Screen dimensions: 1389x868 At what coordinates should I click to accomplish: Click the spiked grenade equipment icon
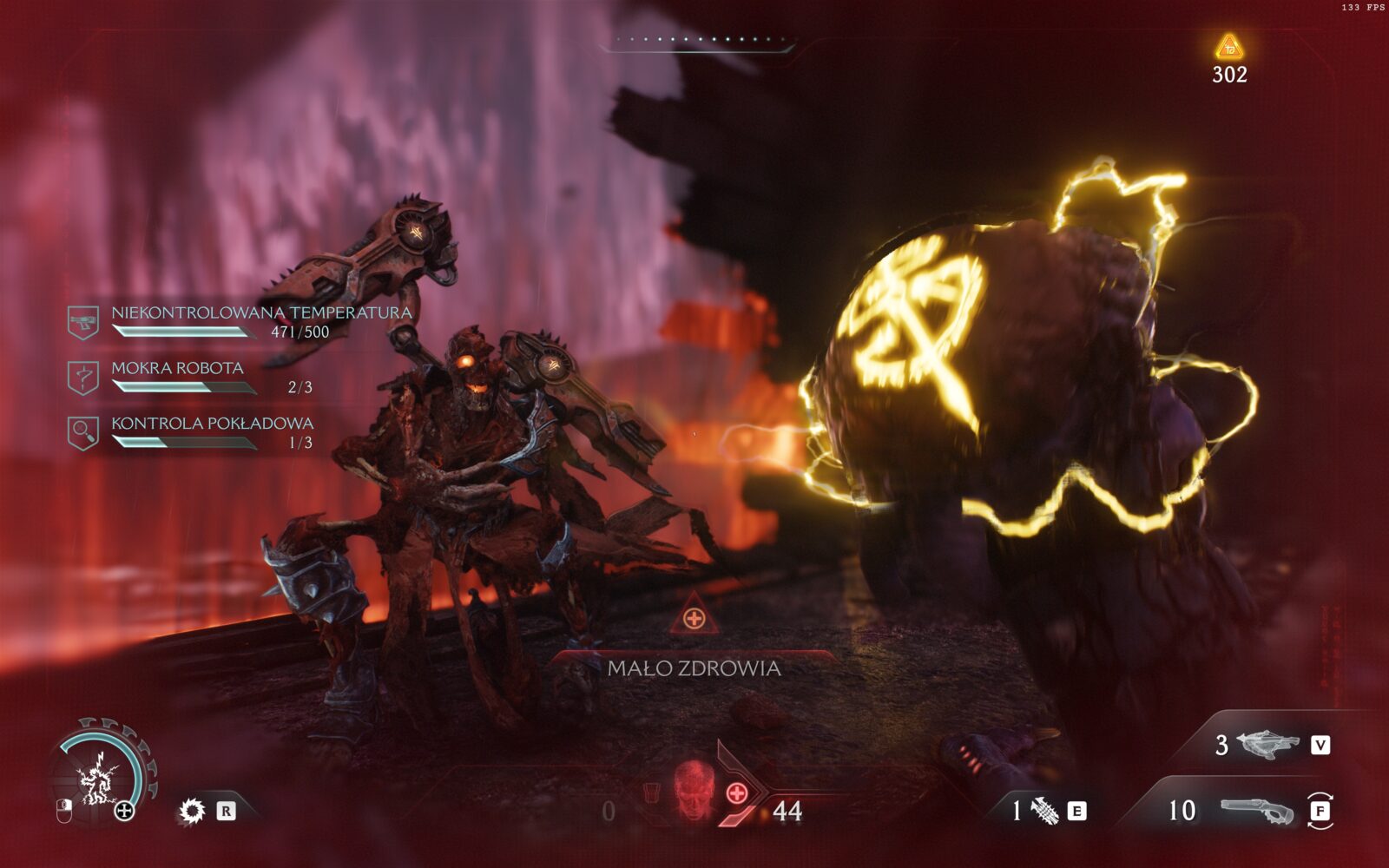[x=1044, y=811]
